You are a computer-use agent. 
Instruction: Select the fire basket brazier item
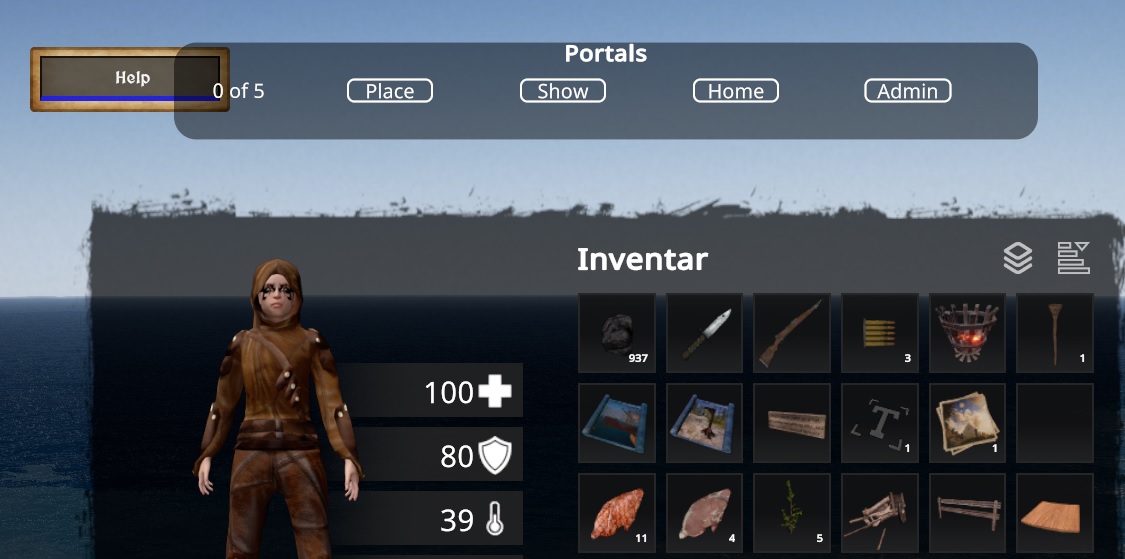pyautogui.click(x=967, y=333)
